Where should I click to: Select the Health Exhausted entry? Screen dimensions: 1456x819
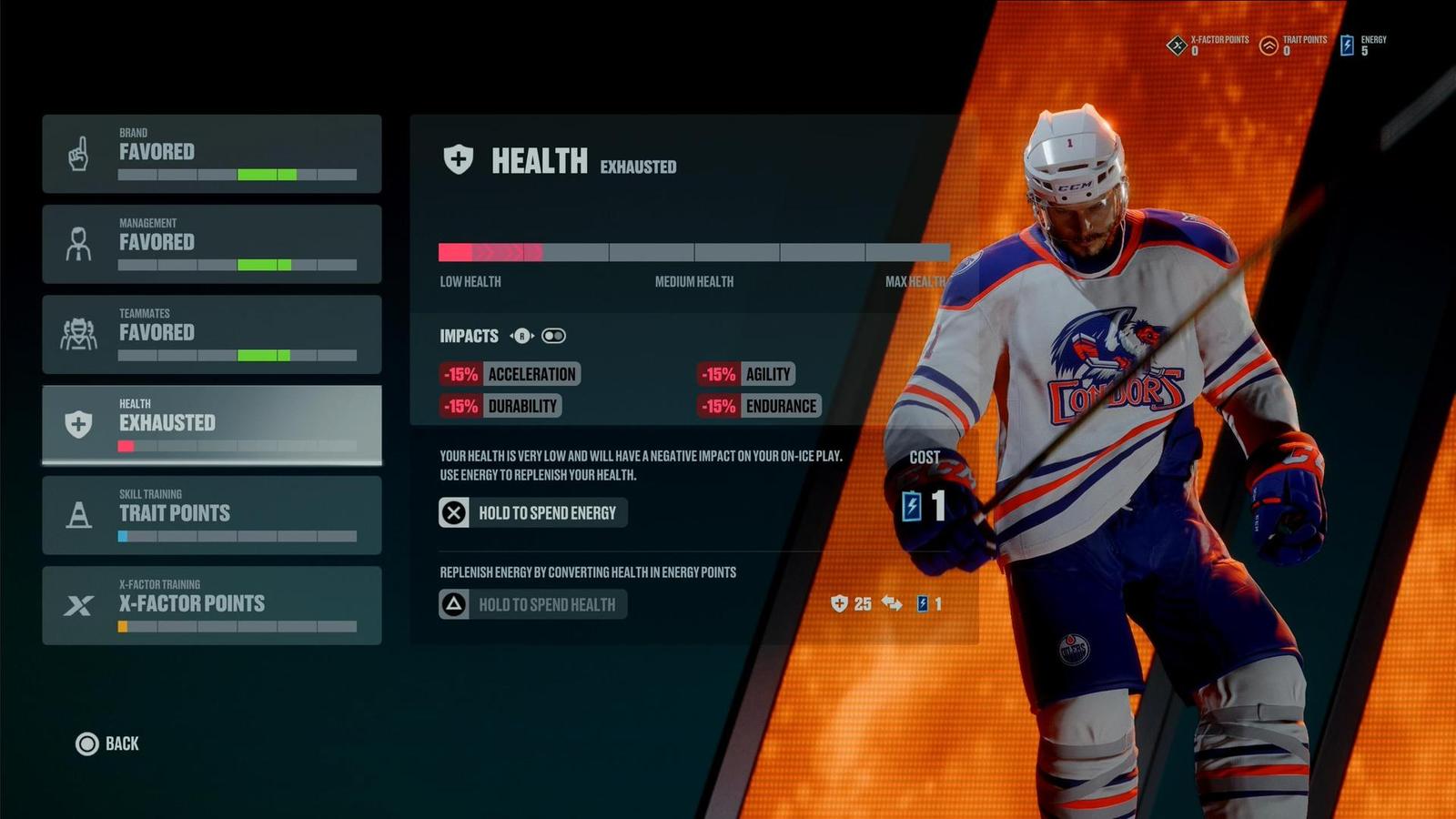(x=211, y=424)
